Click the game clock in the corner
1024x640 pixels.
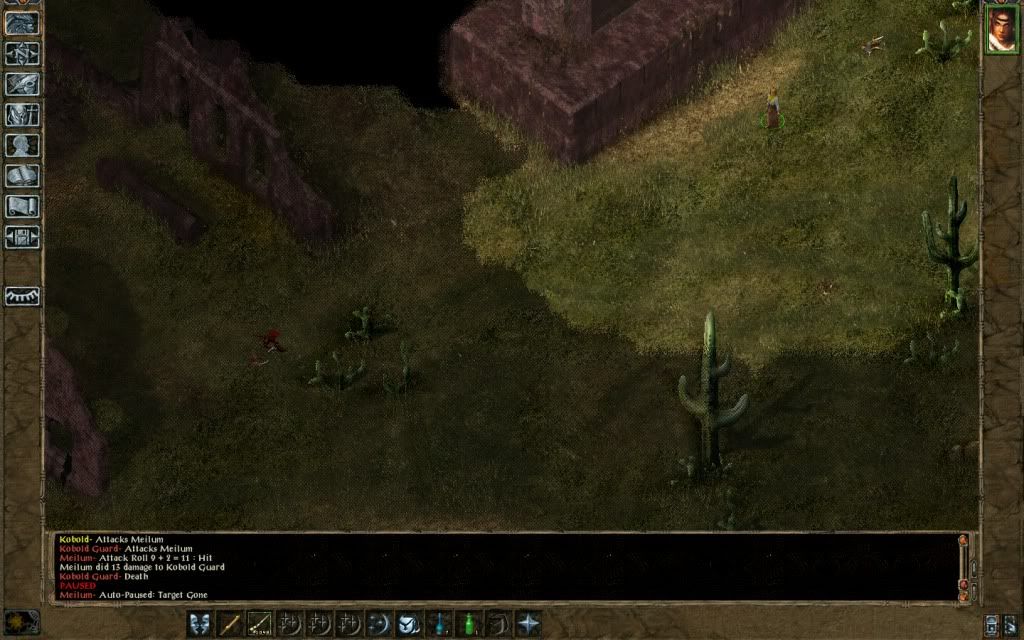pyautogui.click(x=21, y=620)
